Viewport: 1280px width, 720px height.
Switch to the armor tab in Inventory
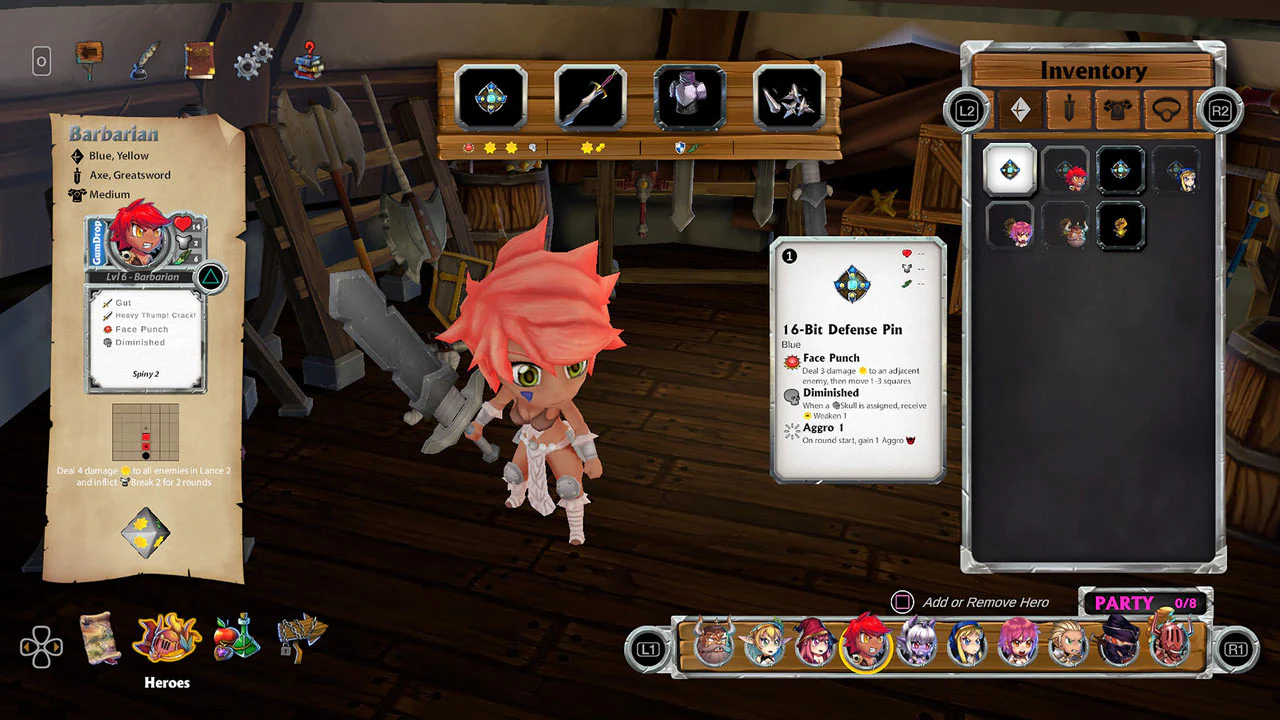click(x=1117, y=110)
